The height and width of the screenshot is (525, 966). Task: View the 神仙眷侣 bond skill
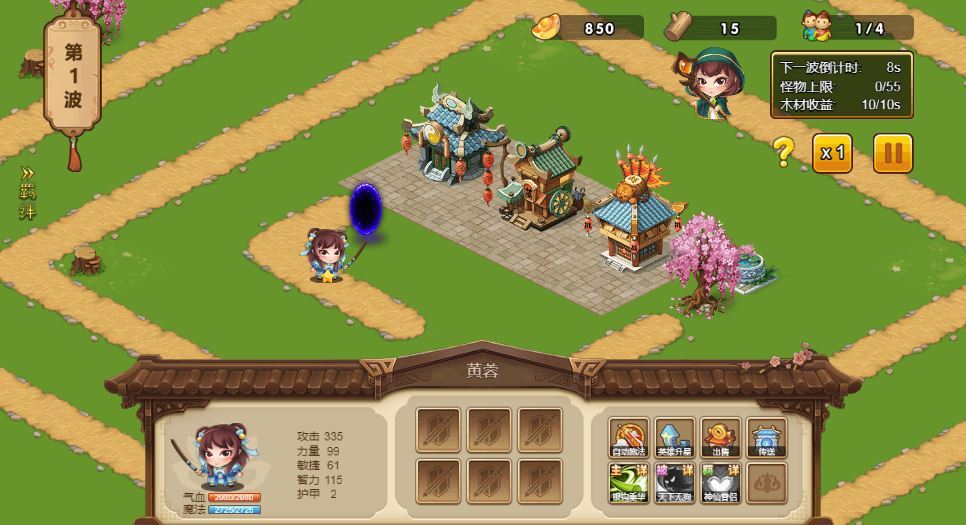(x=720, y=483)
